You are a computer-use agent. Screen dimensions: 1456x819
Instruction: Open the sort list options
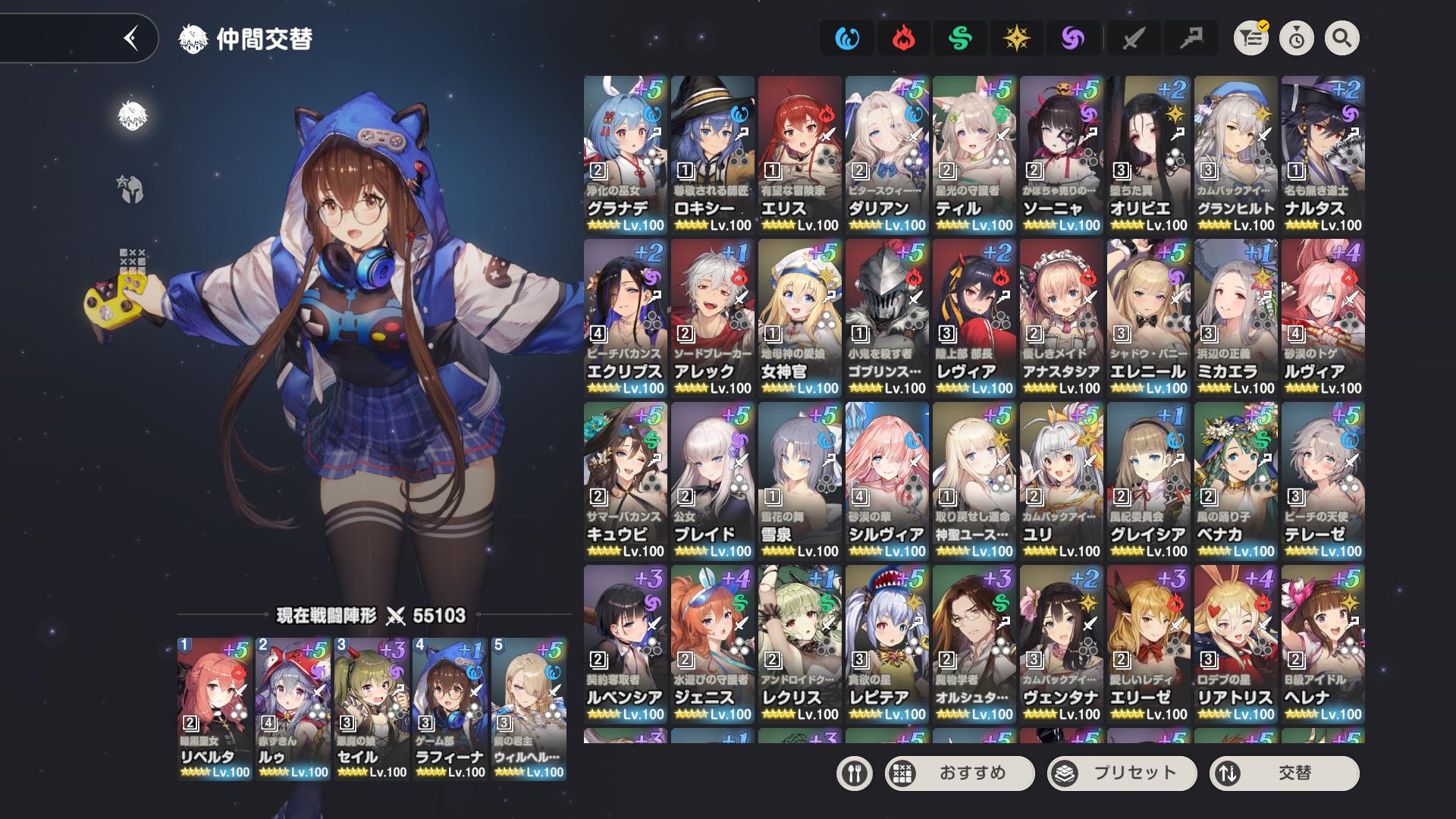1251,38
